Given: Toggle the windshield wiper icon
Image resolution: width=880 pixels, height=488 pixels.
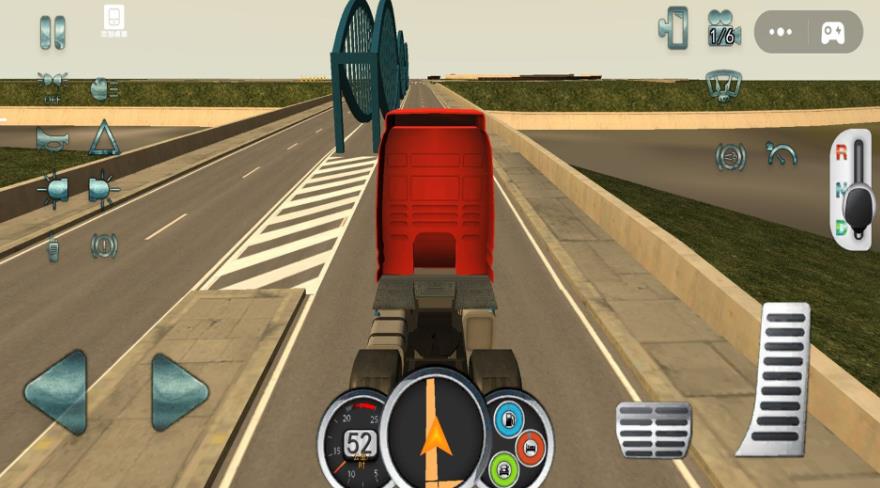Looking at the screenshot, I should pos(722,85).
